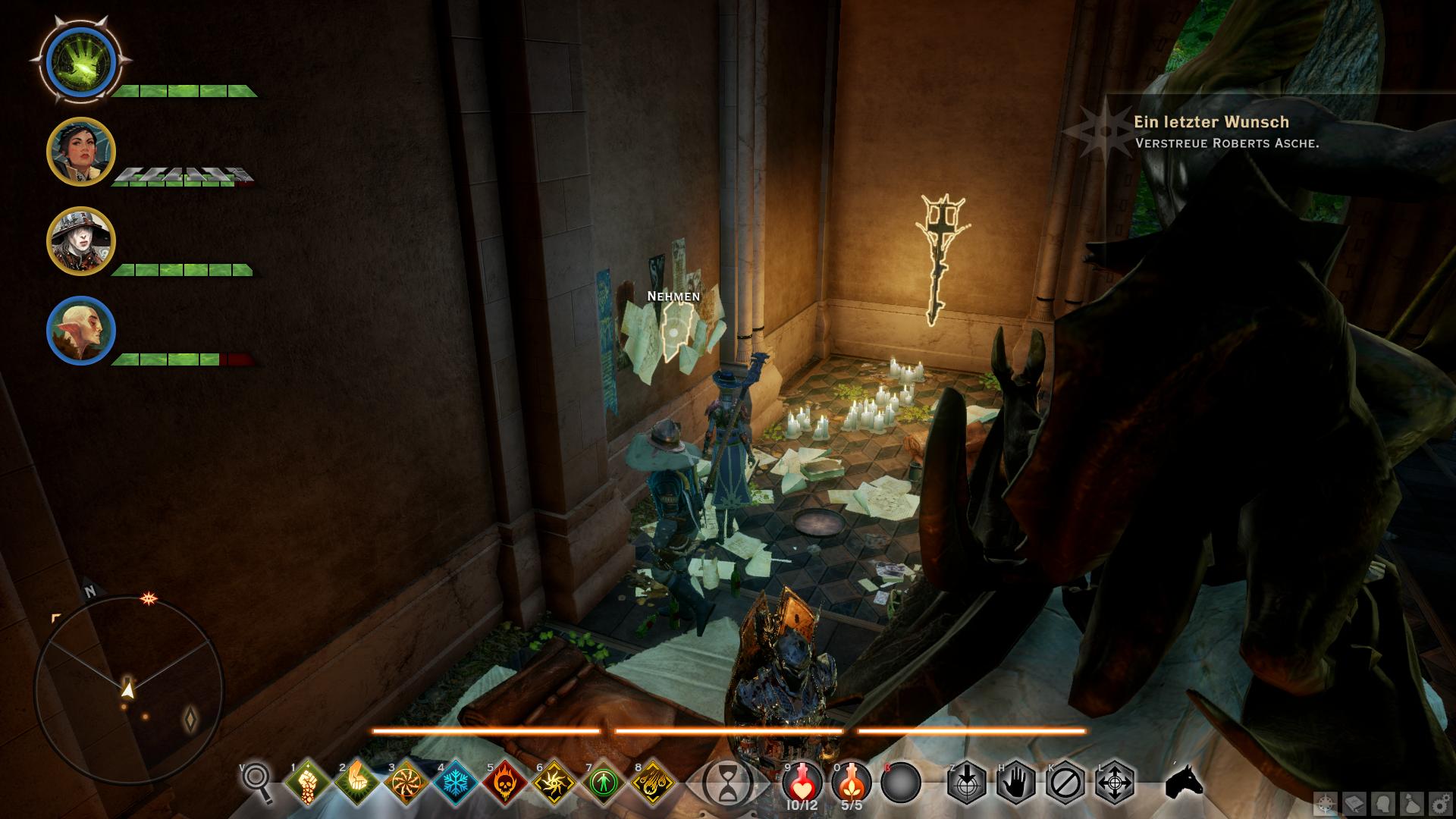Open the 'Ein letzter Wunsch' quest tracker
This screenshot has height=819, width=1456.
point(1210,122)
